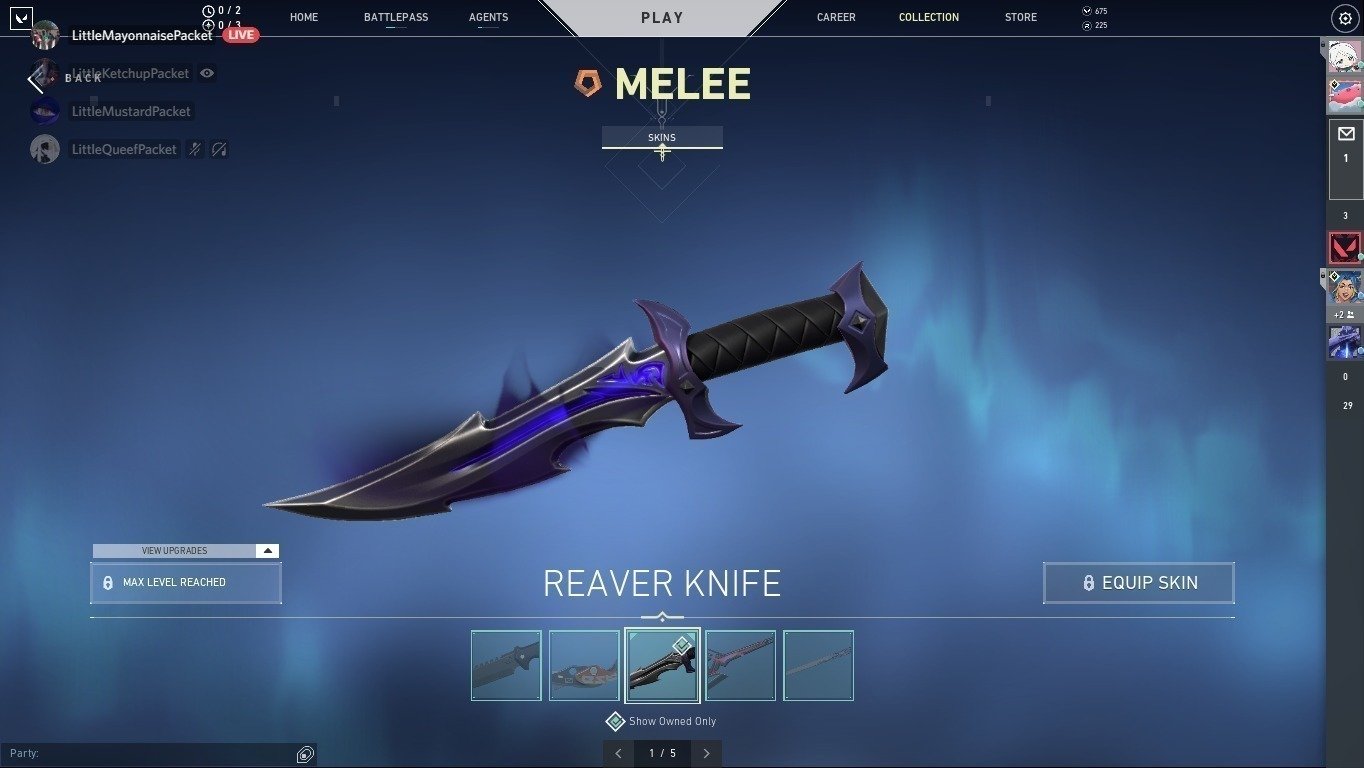Screen dimensions: 1364x768
Task: Select the orange Melee category badge icon
Action: pyautogui.click(x=588, y=83)
